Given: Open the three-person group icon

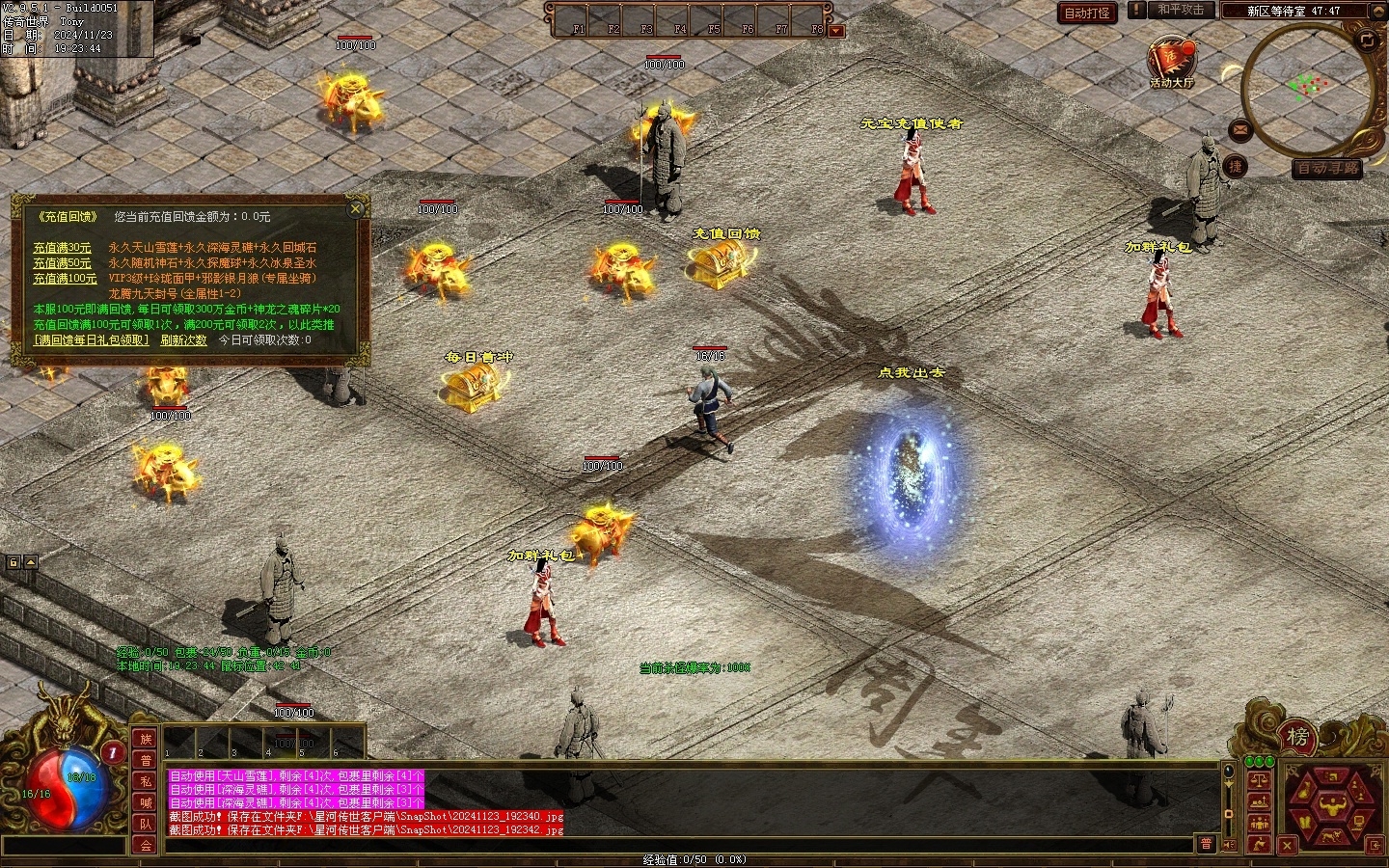Looking at the screenshot, I should click(x=1259, y=823).
